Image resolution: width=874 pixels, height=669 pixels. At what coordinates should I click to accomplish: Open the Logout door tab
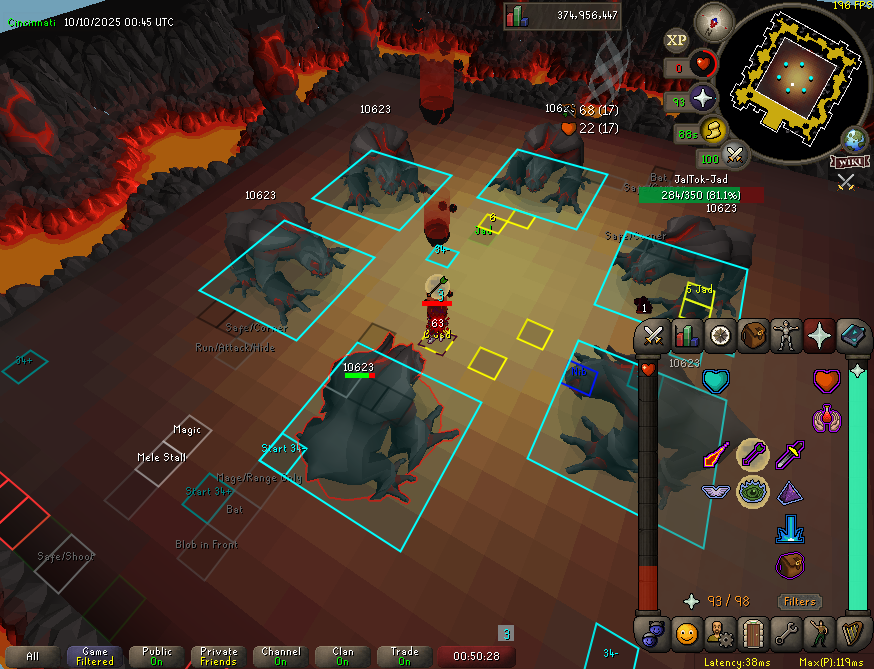tap(753, 632)
